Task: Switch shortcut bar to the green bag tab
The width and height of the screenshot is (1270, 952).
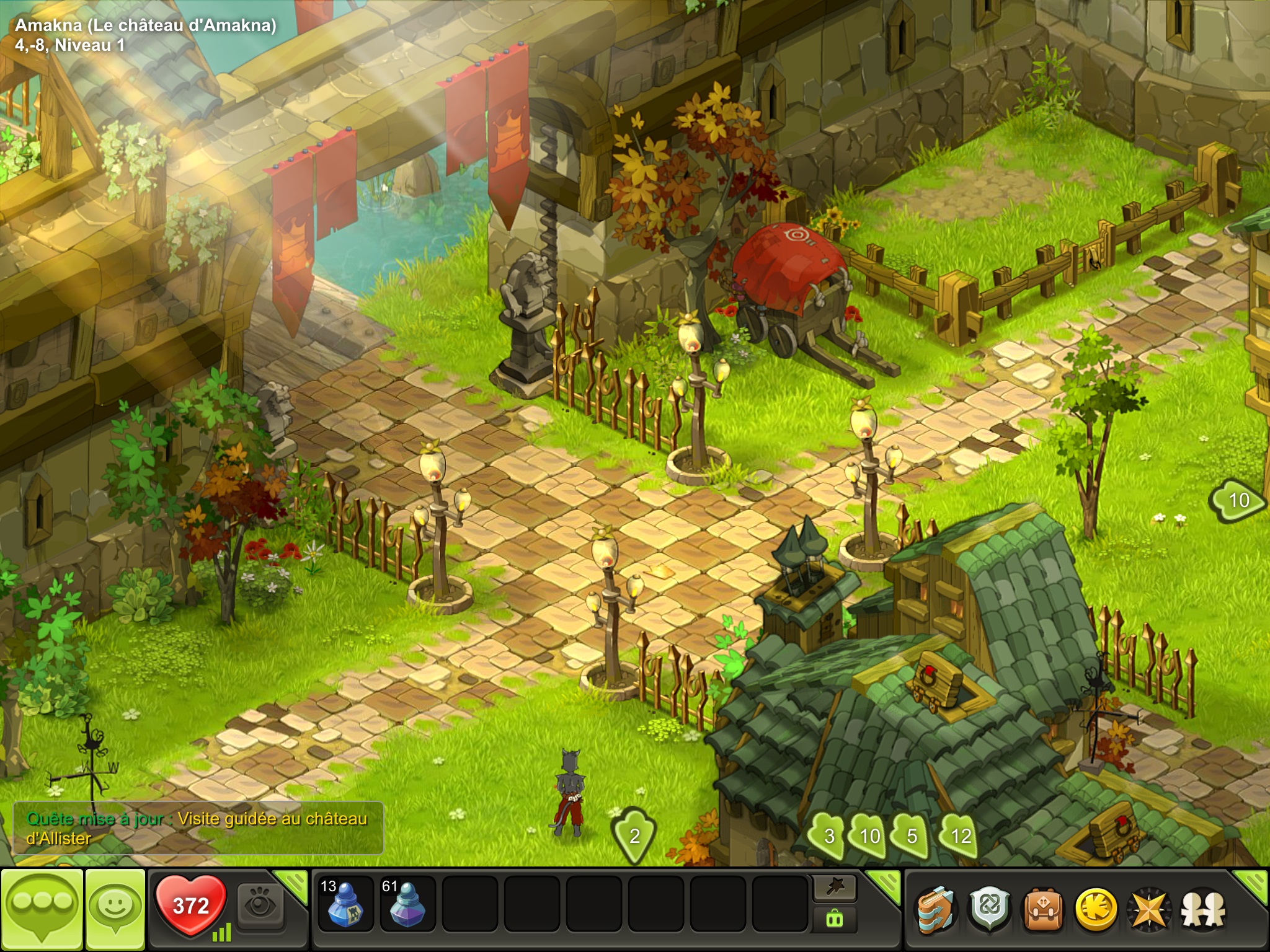Action: click(835, 920)
